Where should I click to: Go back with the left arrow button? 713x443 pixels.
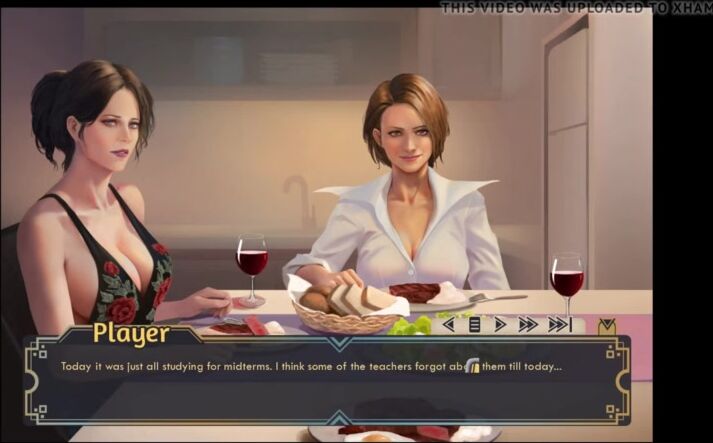pyautogui.click(x=448, y=324)
